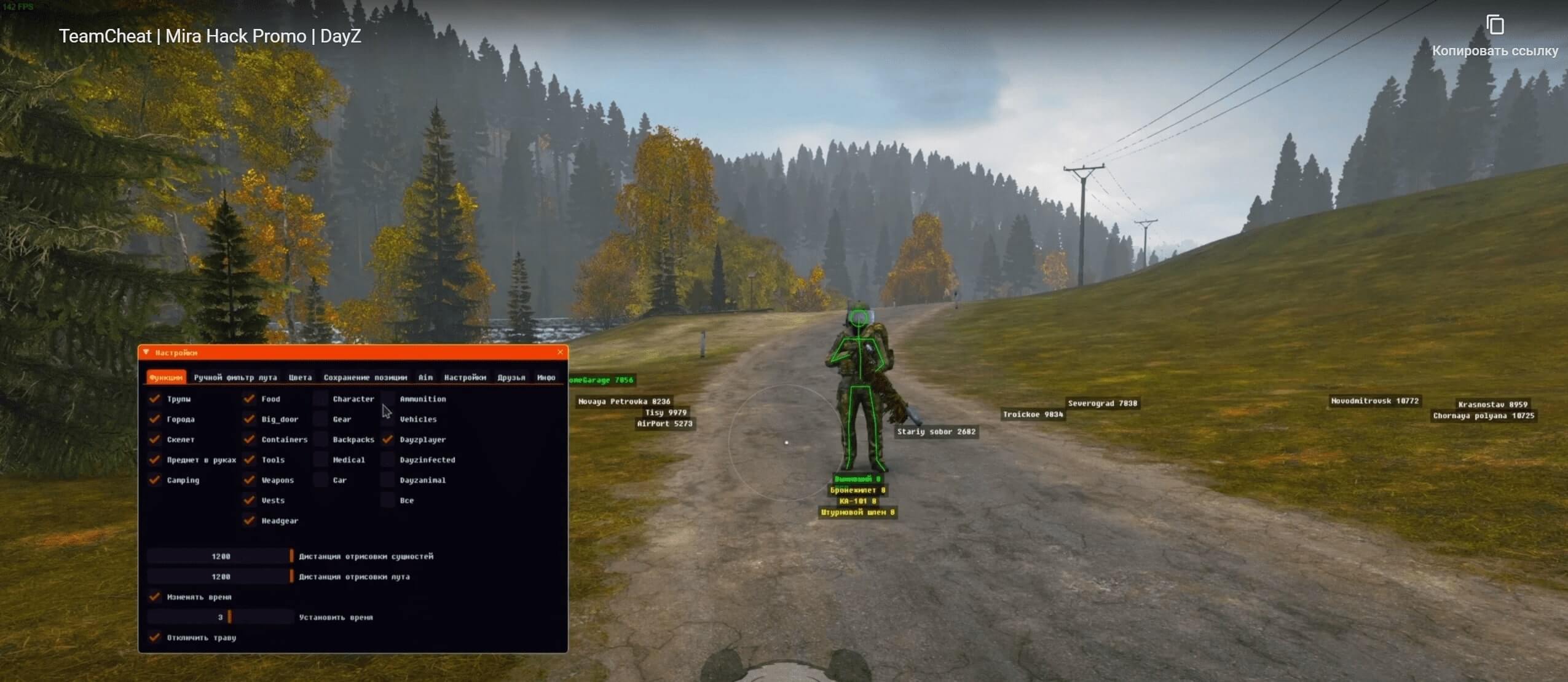
Task: Uncheck the Food checkbox
Action: 249,399
